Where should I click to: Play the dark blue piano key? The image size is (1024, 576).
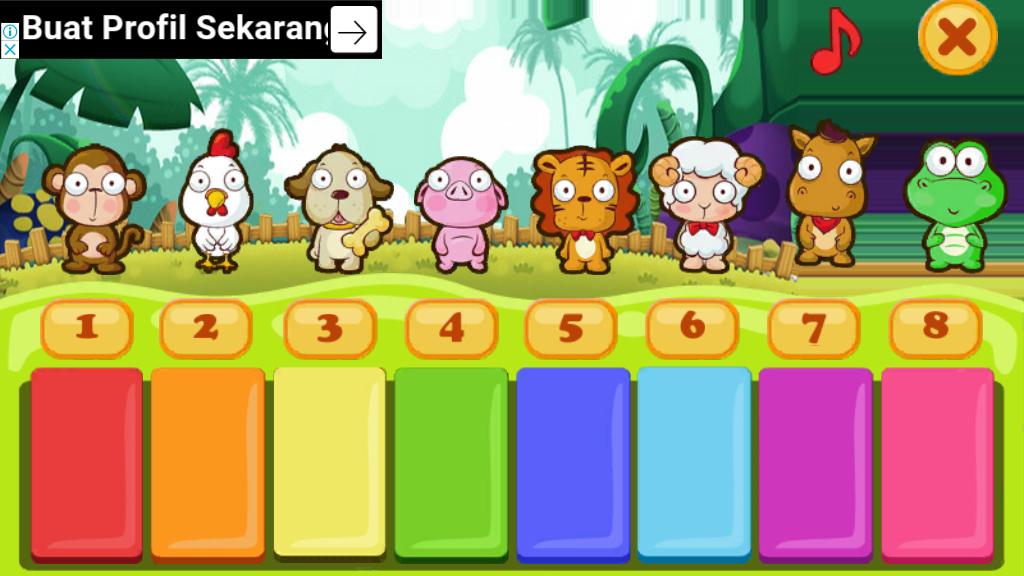coord(573,462)
